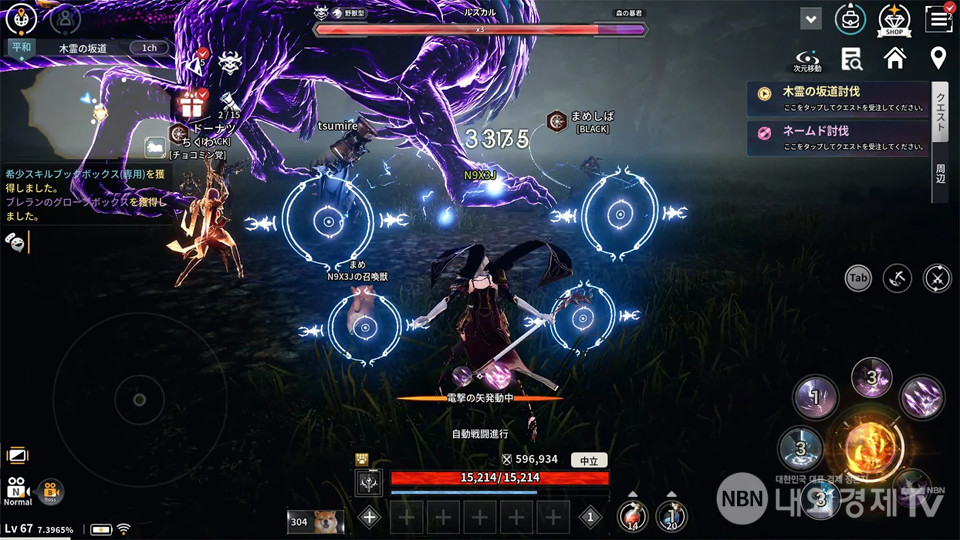Screen dimensions: 960x540
Task: Open the bag inventory icon
Action: pos(851,18)
